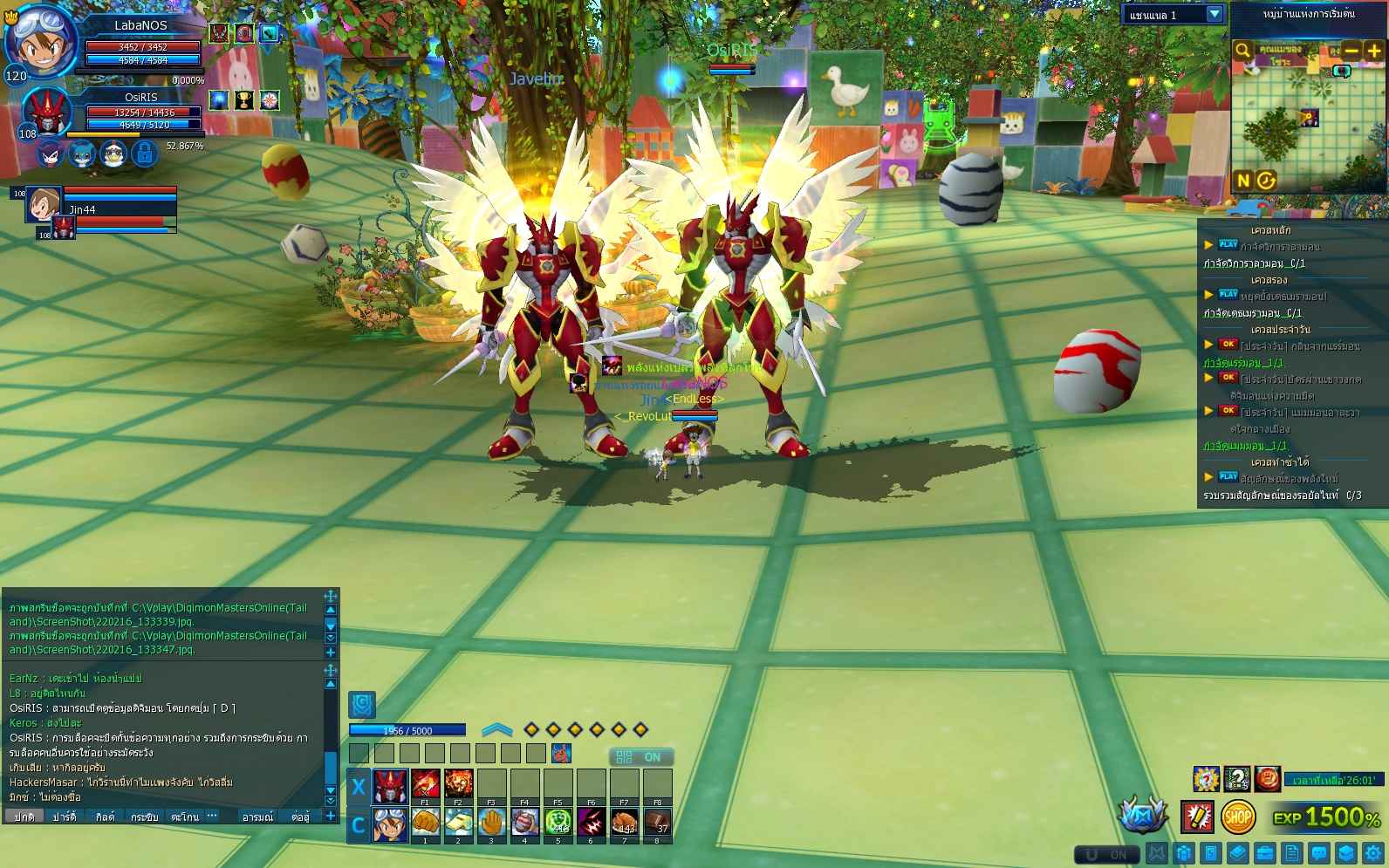The height and width of the screenshot is (868, 1389).
Task: Toggle the quick slot grid ON switch
Action: (640, 757)
